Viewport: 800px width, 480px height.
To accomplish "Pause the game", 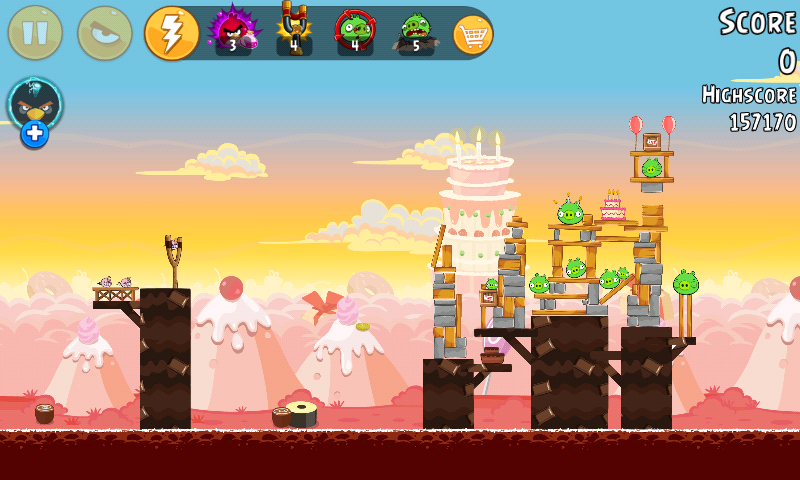I will click(x=35, y=33).
